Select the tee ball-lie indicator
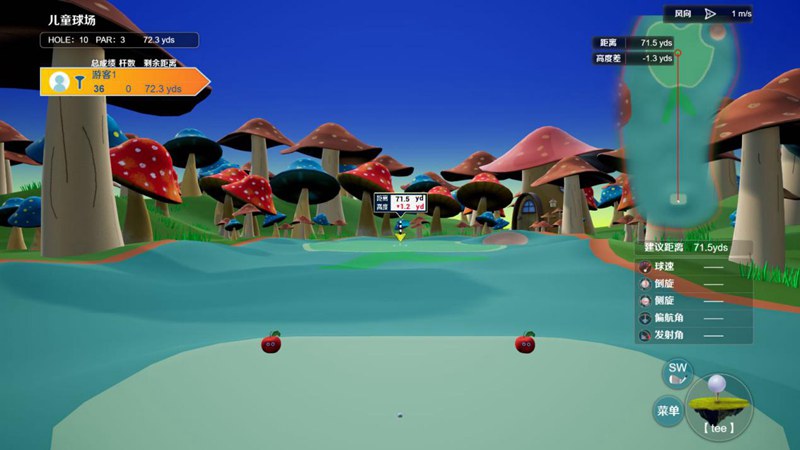The height and width of the screenshot is (450, 800). [718, 406]
